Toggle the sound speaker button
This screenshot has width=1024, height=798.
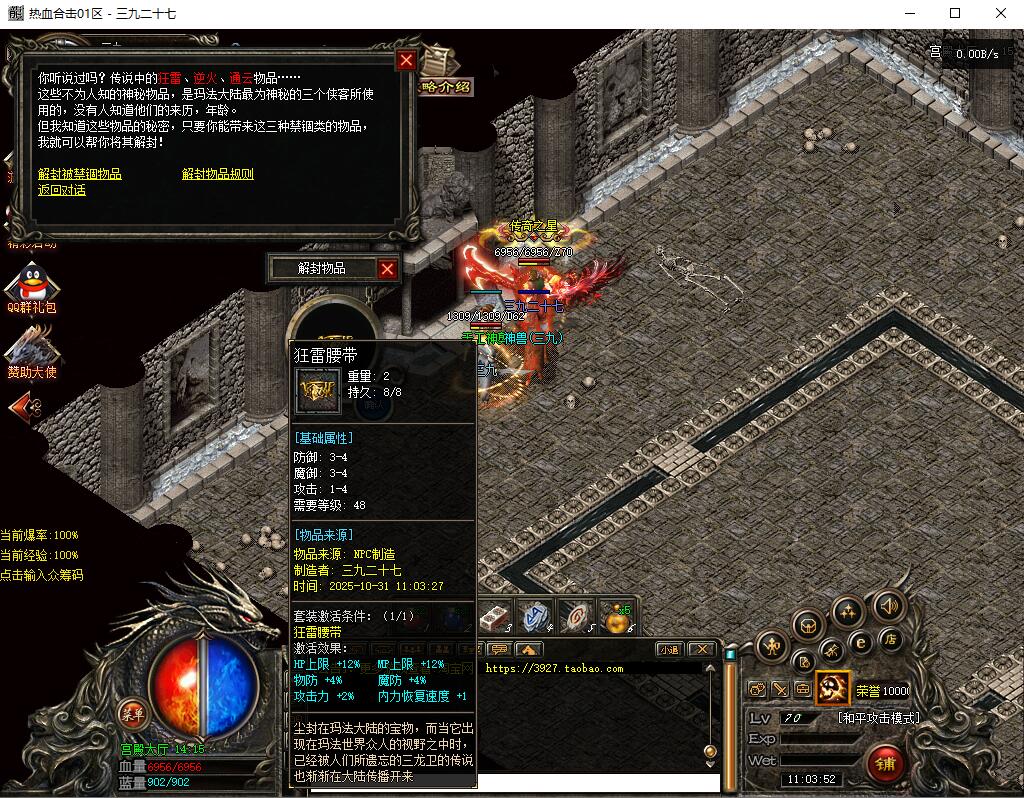(888, 605)
